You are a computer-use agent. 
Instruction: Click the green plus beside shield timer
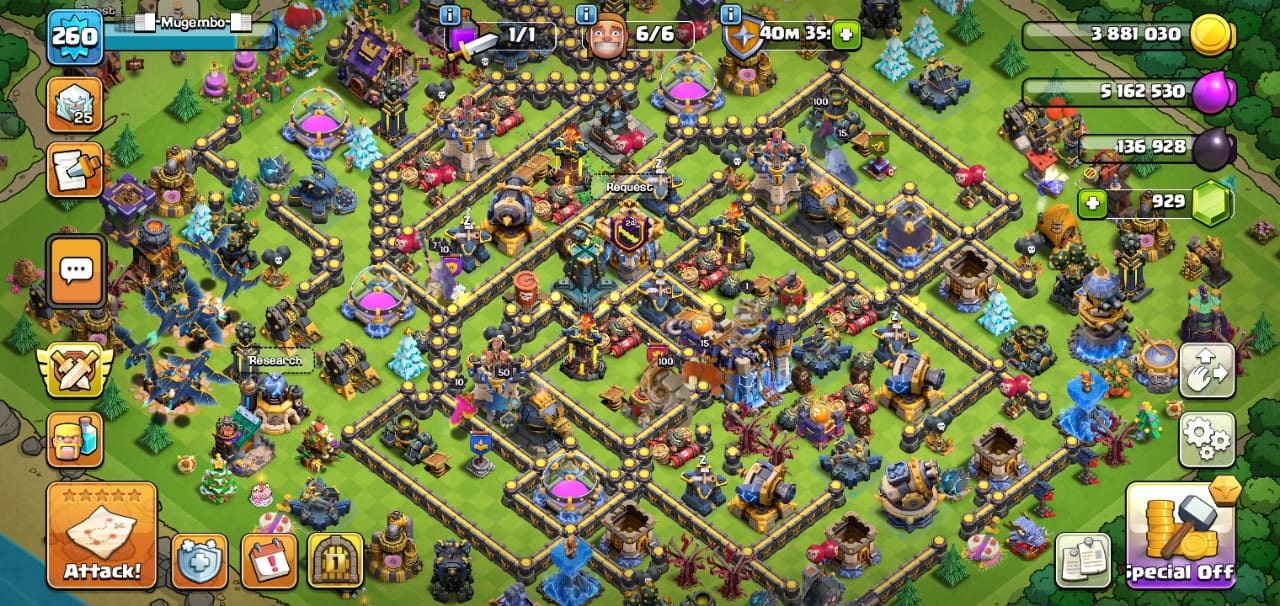(846, 35)
